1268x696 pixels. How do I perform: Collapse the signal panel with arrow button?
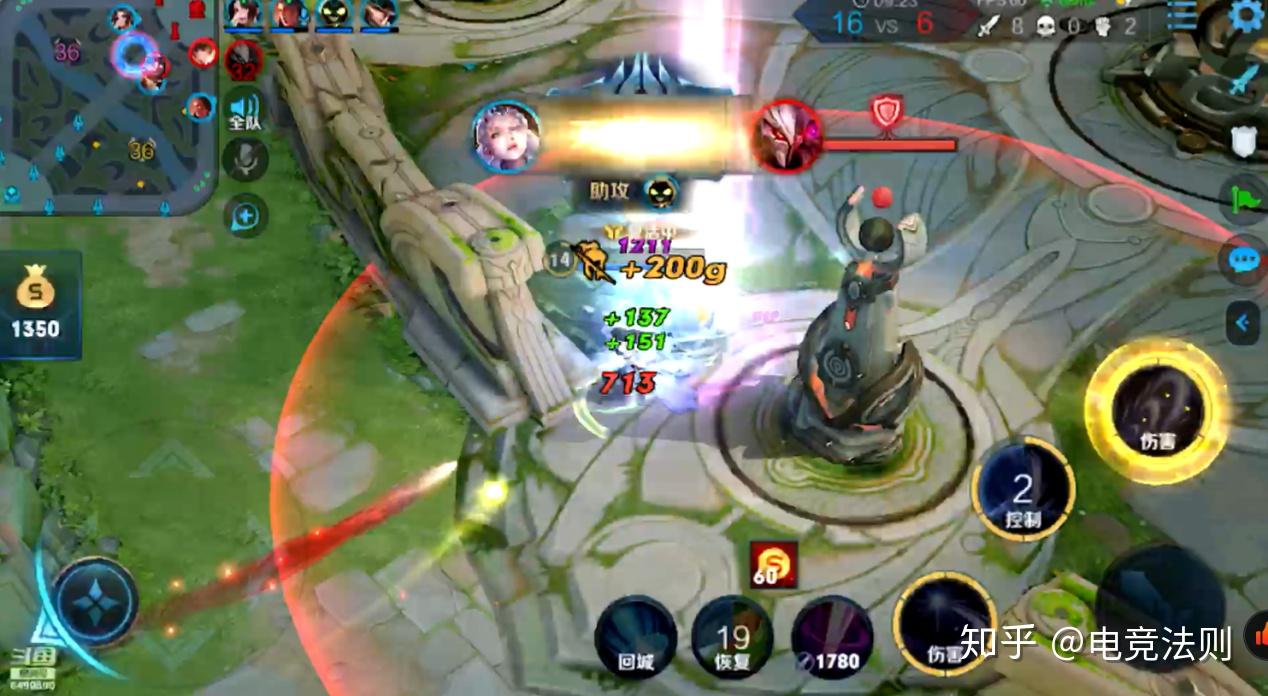[1242, 322]
